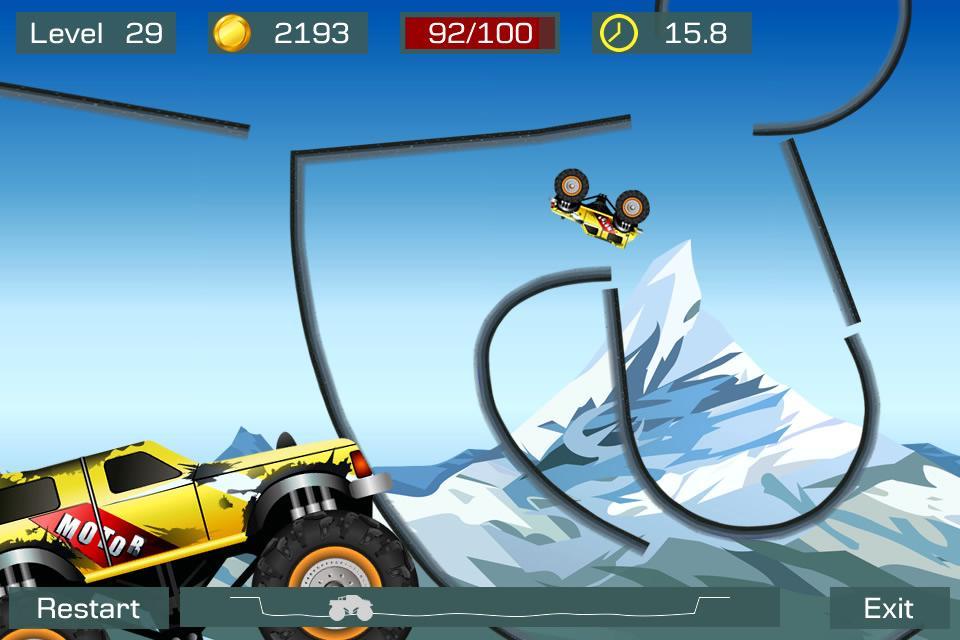The width and height of the screenshot is (960, 640).
Task: Restart the current level
Action: (88, 608)
